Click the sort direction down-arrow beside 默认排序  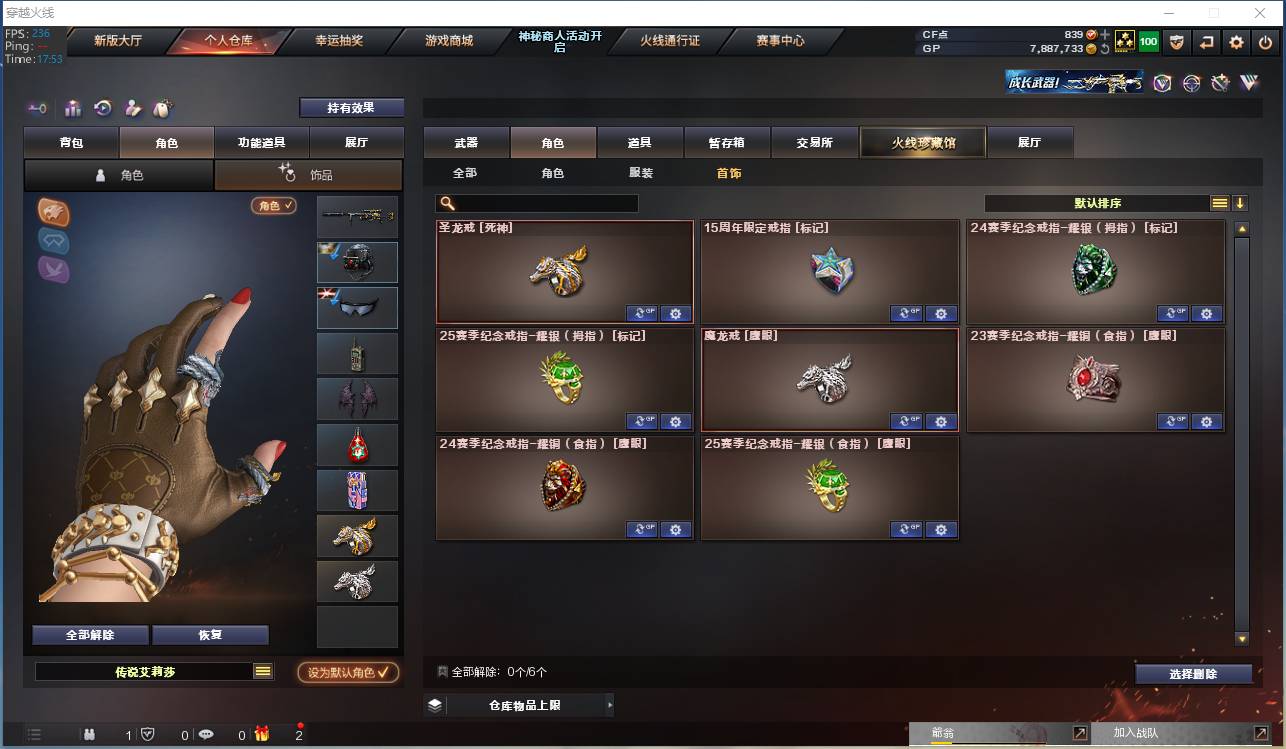tap(1240, 202)
